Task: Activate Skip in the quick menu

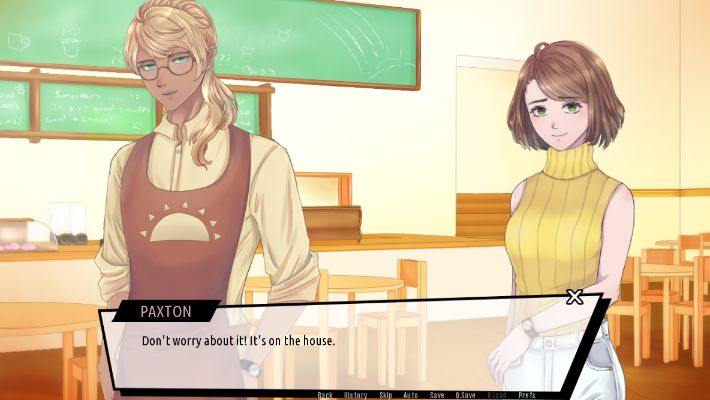Action: (x=385, y=395)
